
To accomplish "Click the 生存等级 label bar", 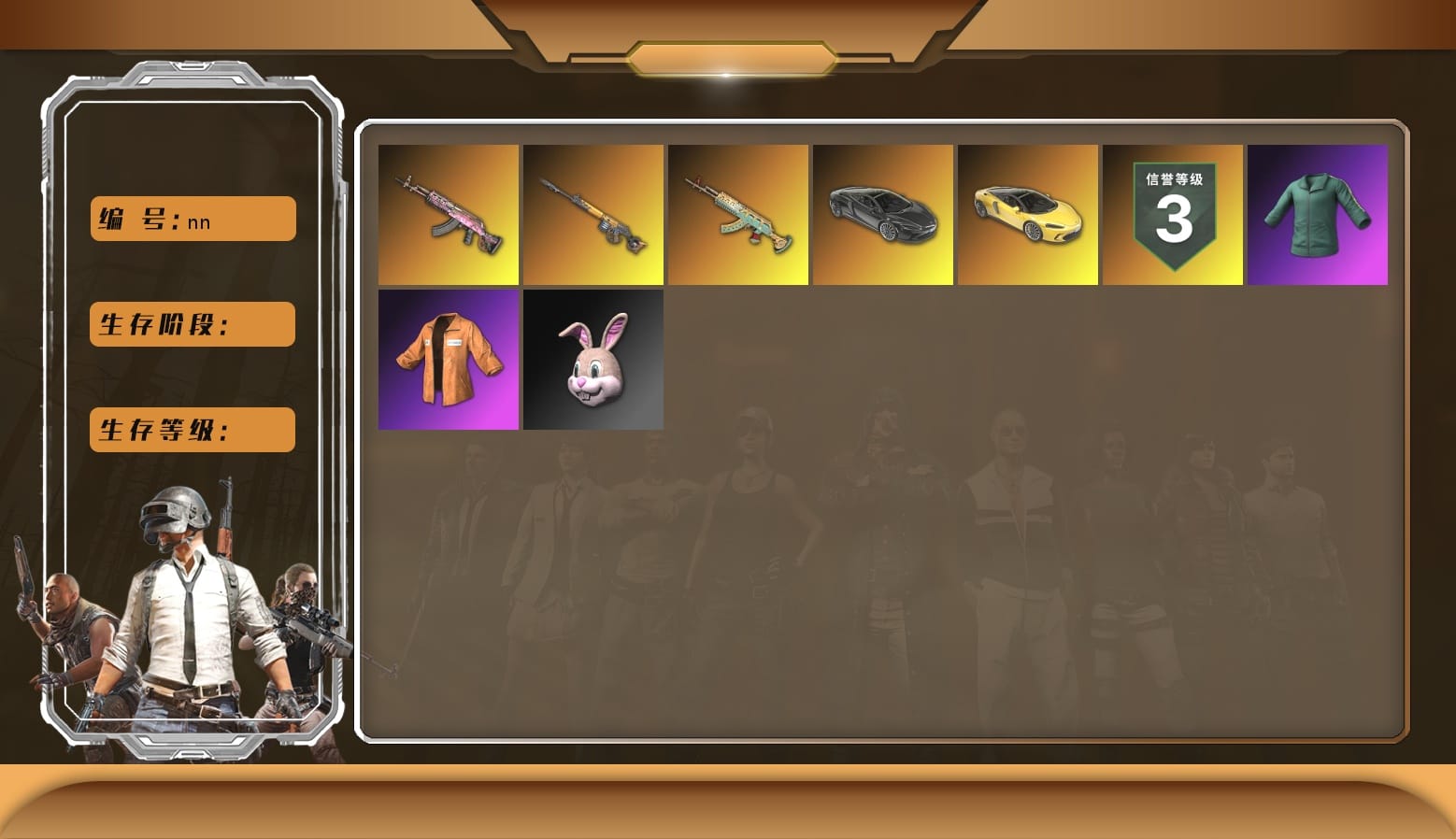I will pos(192,430).
